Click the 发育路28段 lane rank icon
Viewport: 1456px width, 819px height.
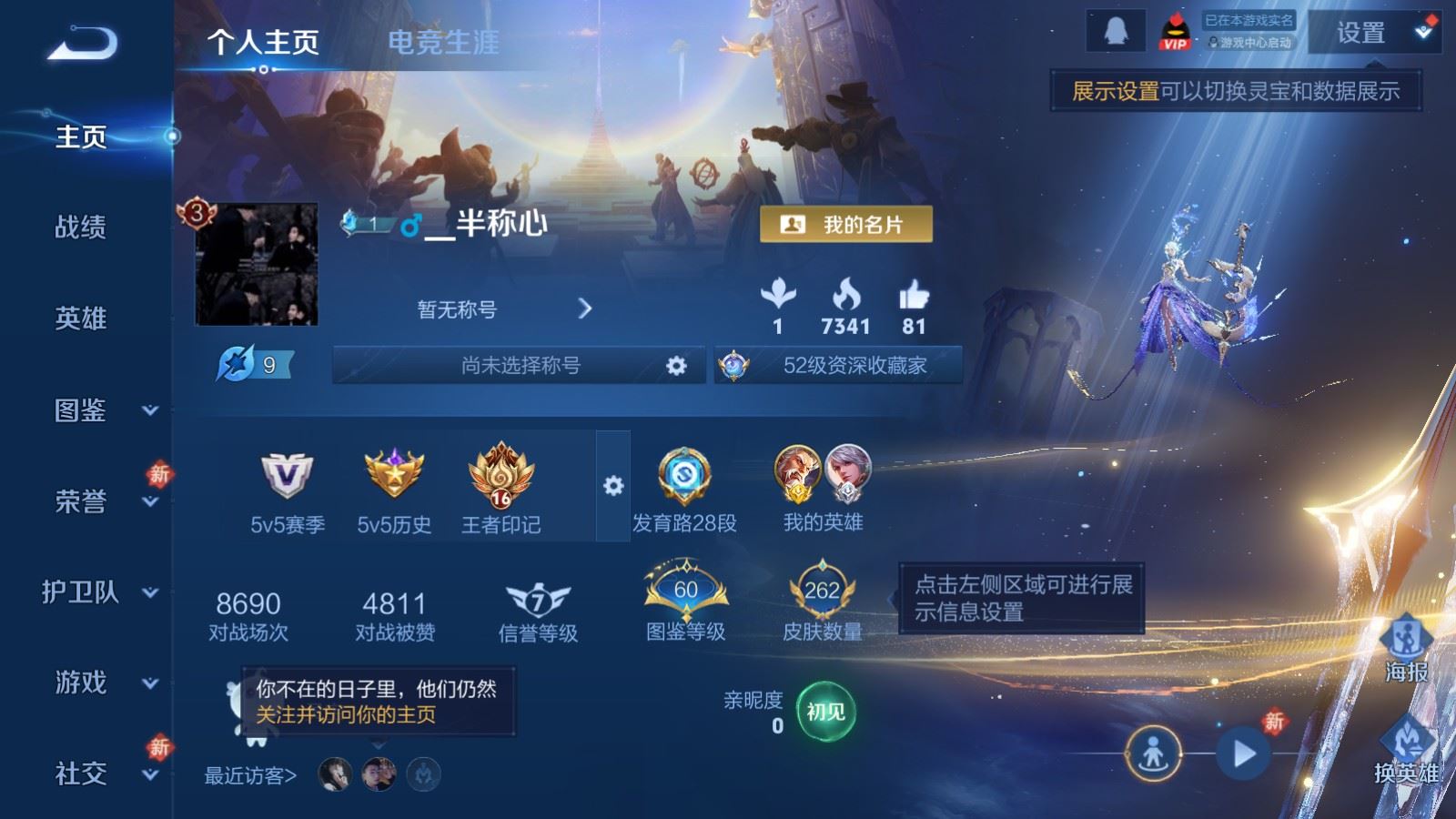point(683,478)
